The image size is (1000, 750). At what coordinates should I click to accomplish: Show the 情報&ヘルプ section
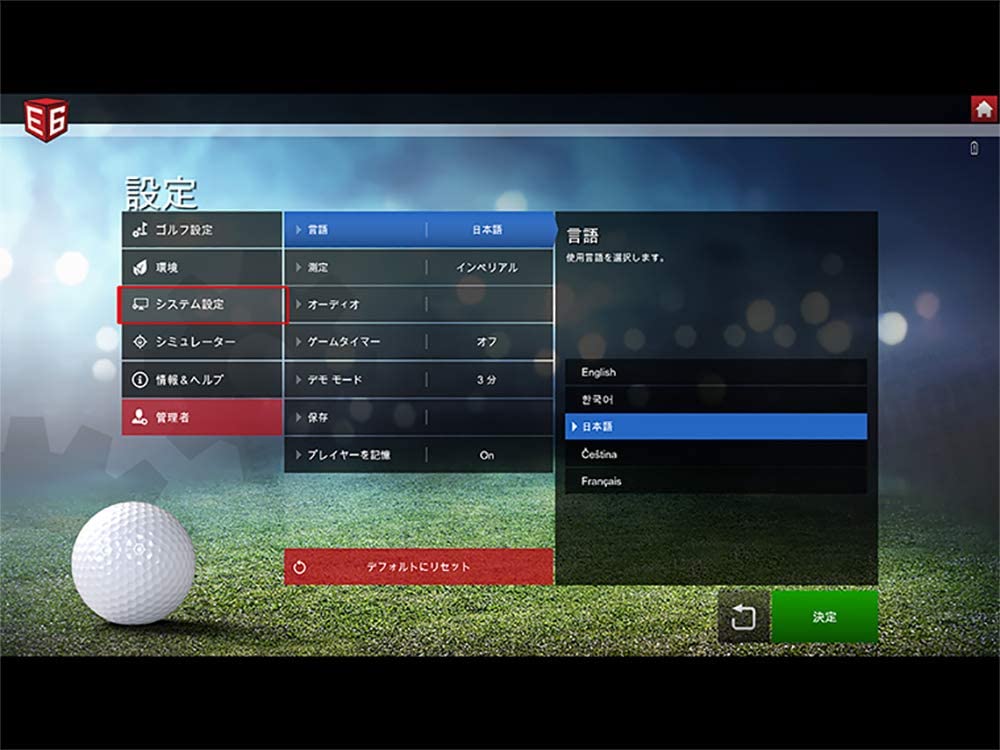pyautogui.click(x=202, y=380)
